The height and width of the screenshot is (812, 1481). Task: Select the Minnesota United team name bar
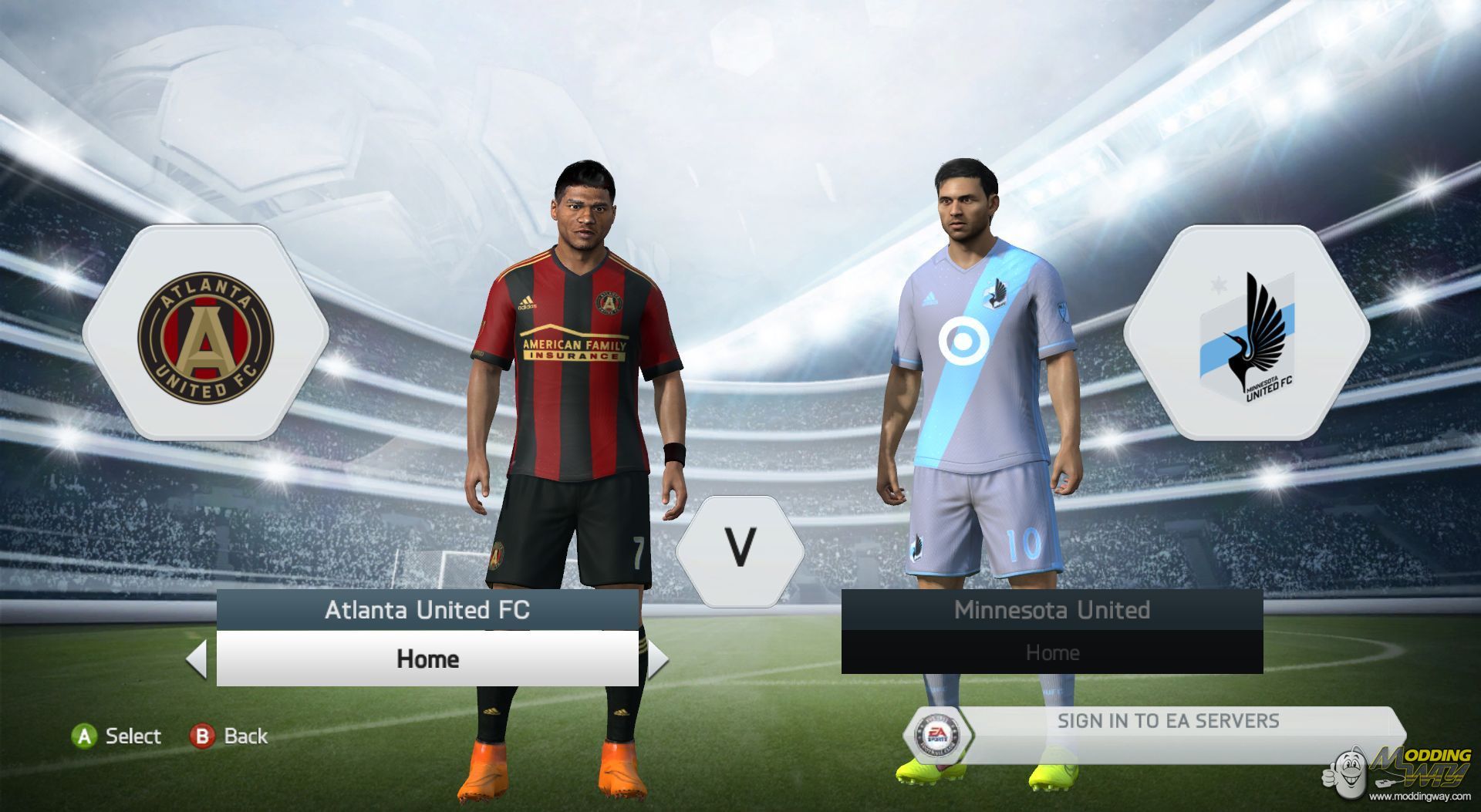tap(1051, 610)
